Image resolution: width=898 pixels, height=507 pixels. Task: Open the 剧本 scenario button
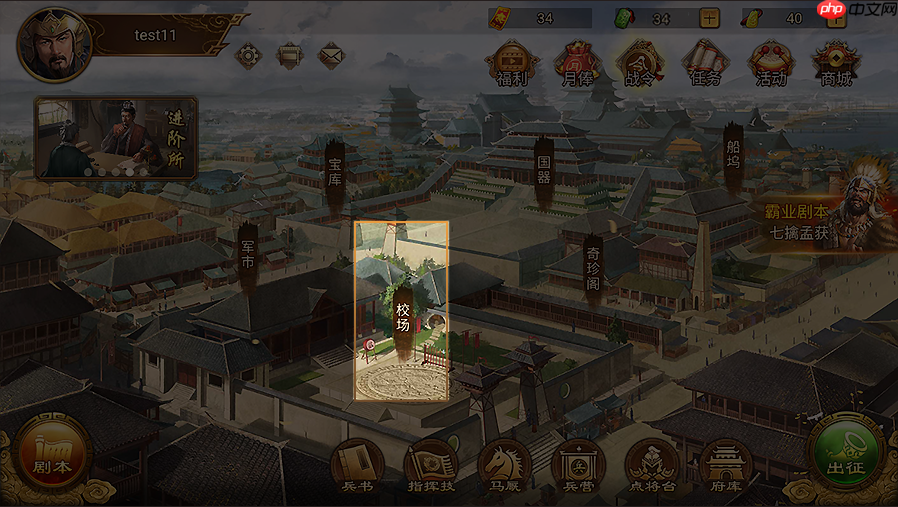click(52, 452)
